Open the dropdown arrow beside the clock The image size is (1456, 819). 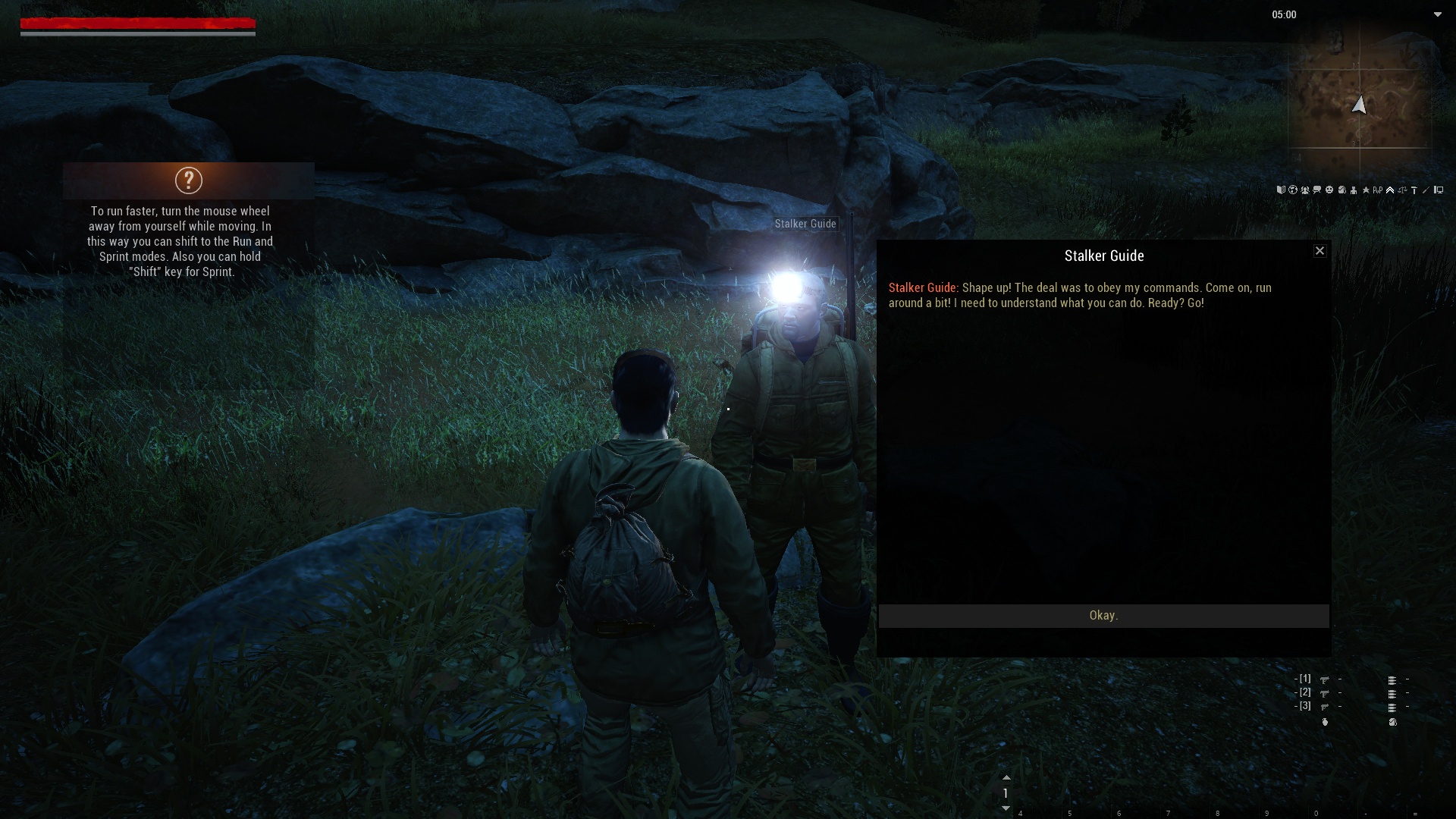click(x=1437, y=14)
